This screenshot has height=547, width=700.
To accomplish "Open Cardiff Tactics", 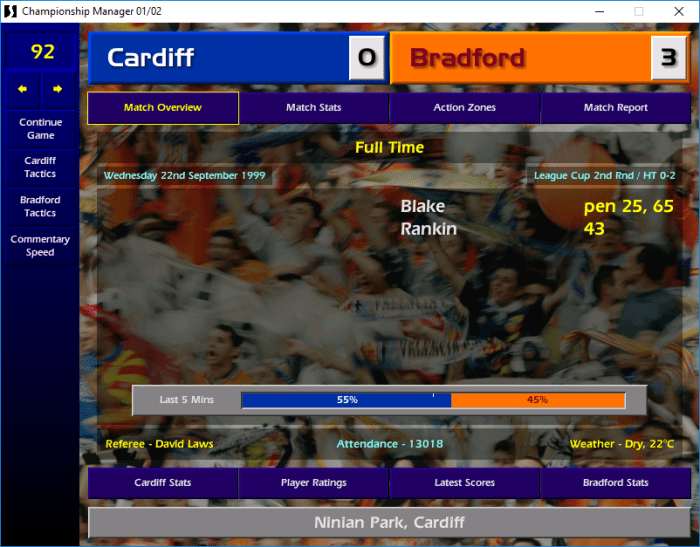I will (x=40, y=167).
